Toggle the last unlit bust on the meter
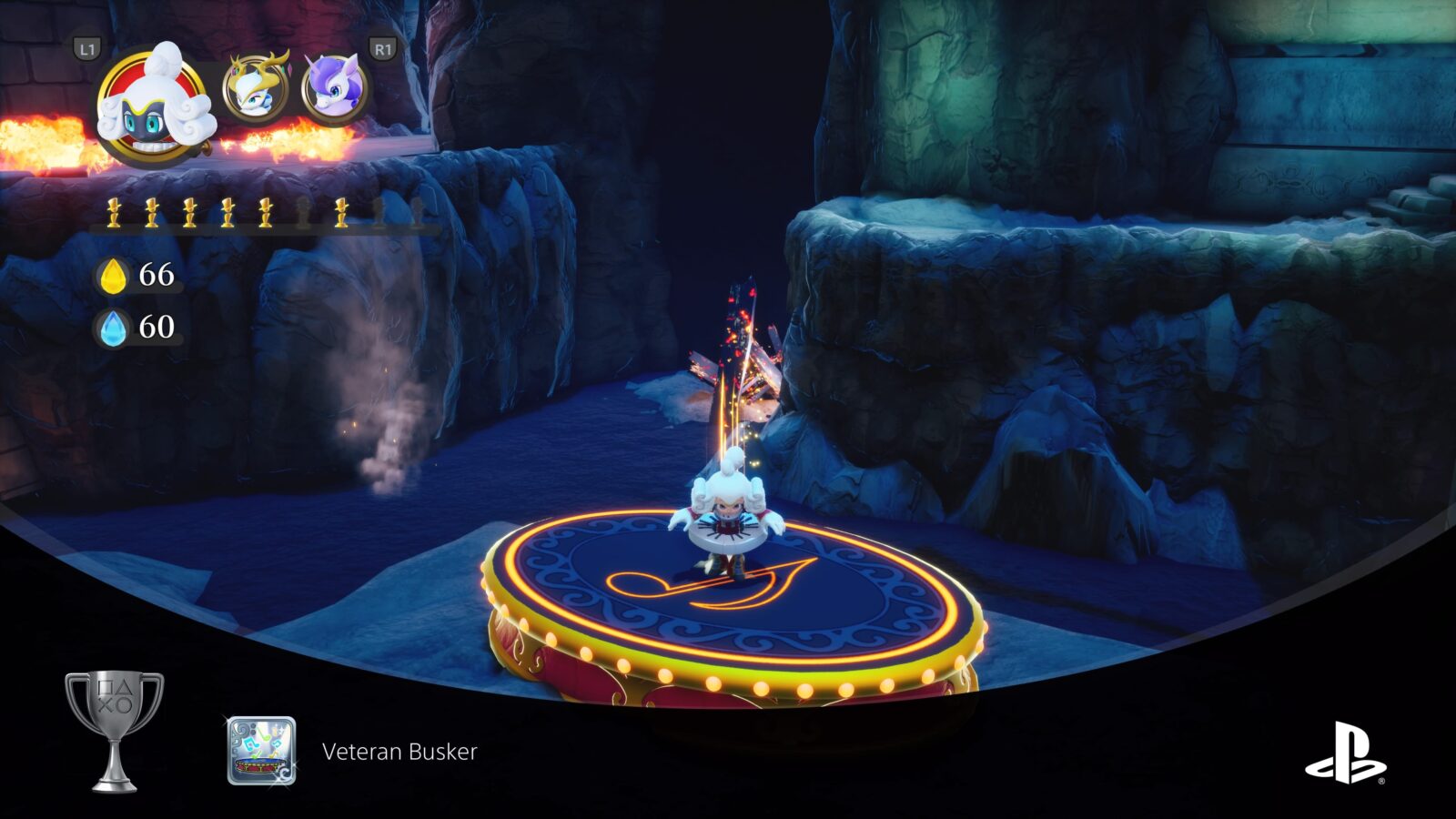Screen dimensions: 1456x819 click(x=417, y=212)
